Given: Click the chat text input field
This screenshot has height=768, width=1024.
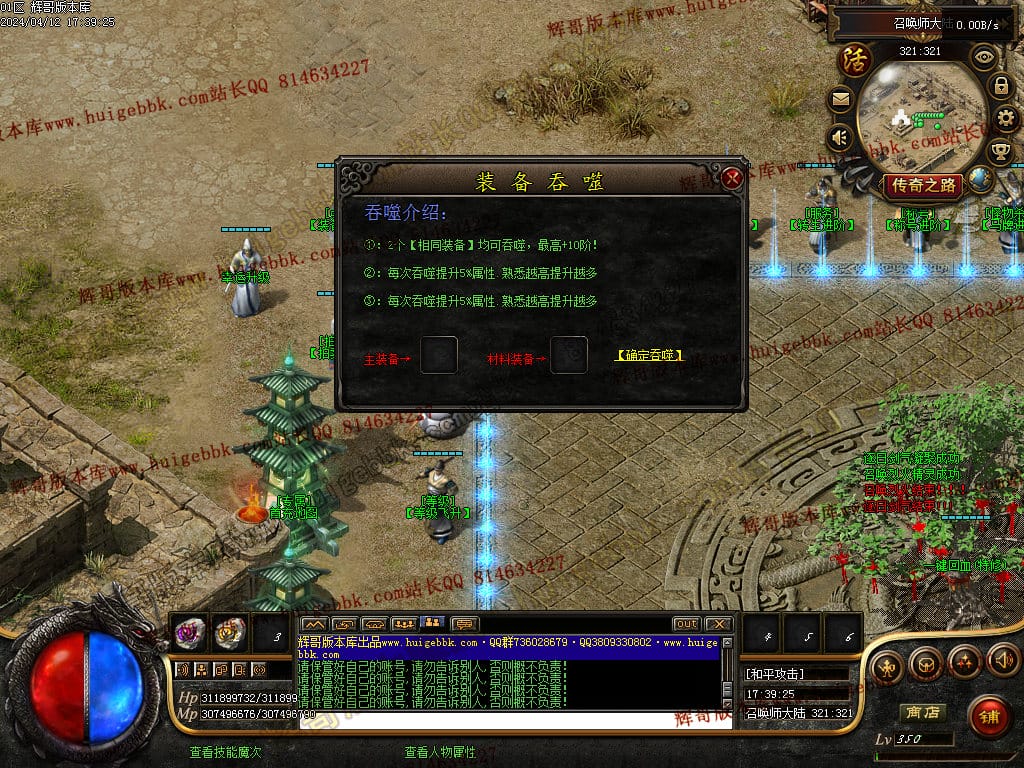Looking at the screenshot, I should 510,720.
